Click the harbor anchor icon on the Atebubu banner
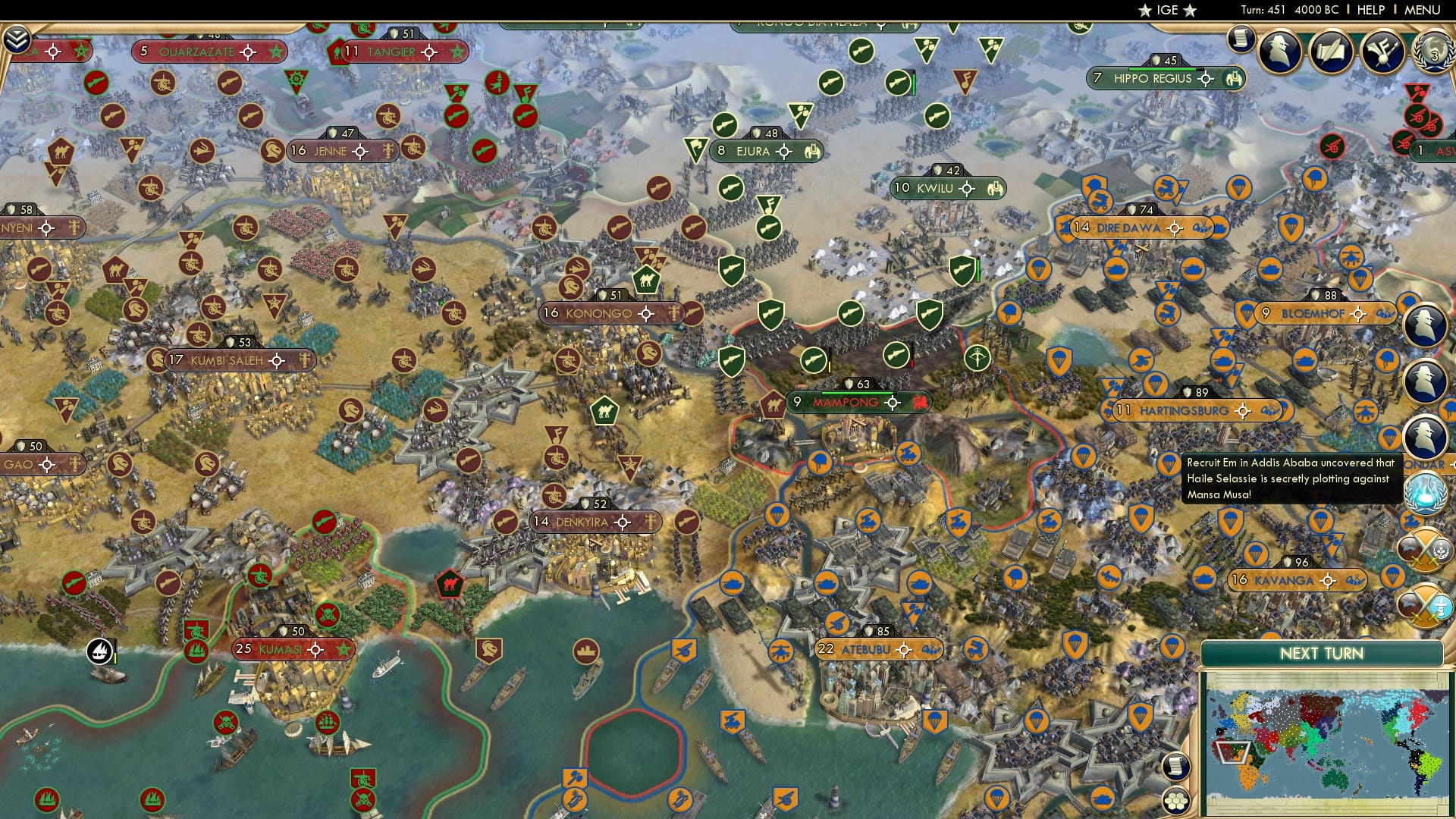The height and width of the screenshot is (819, 1456). pos(932,648)
